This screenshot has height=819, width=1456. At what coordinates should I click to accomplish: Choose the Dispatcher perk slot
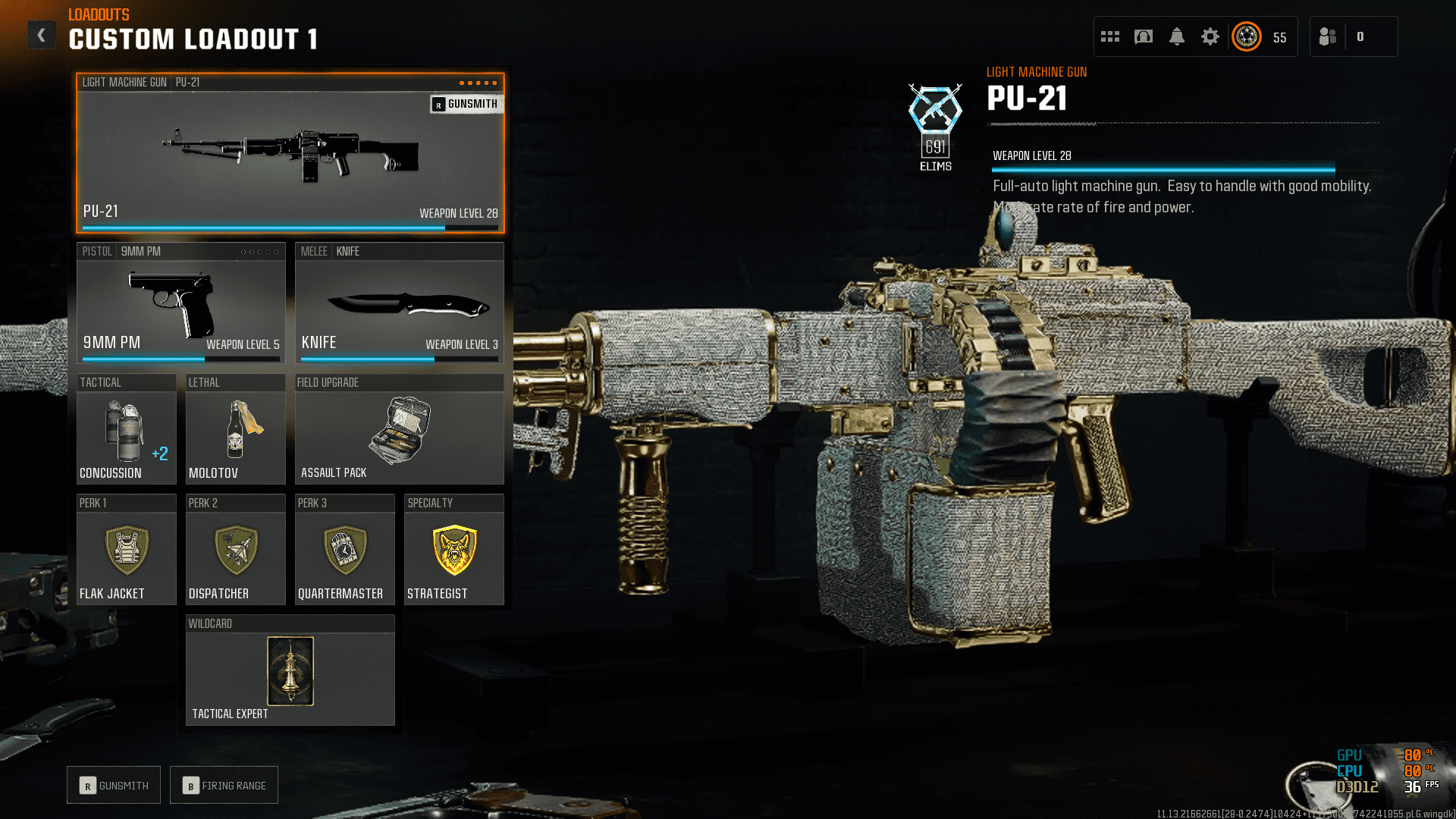pyautogui.click(x=235, y=550)
